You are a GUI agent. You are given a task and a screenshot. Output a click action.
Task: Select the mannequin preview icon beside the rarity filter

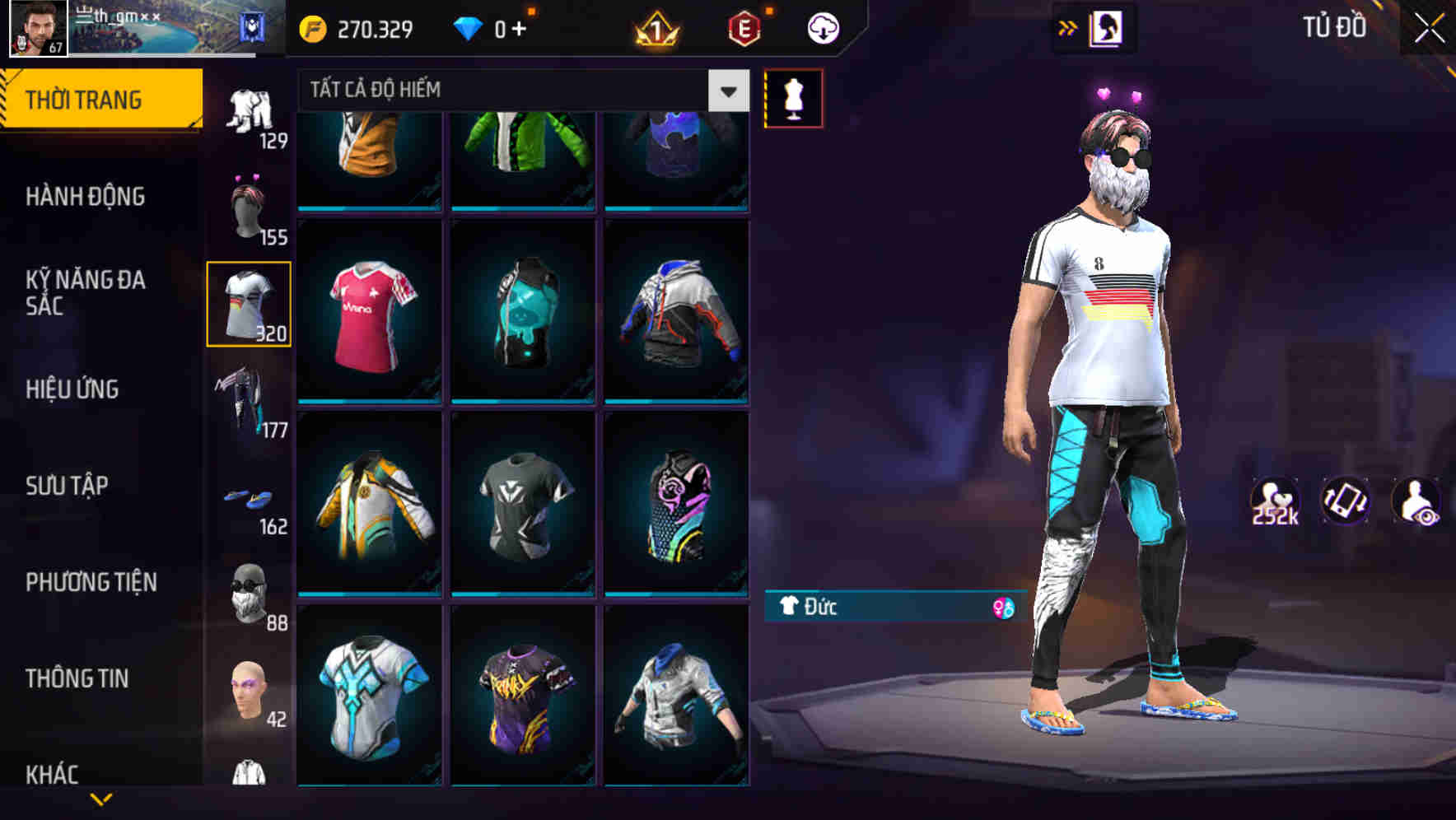click(793, 98)
